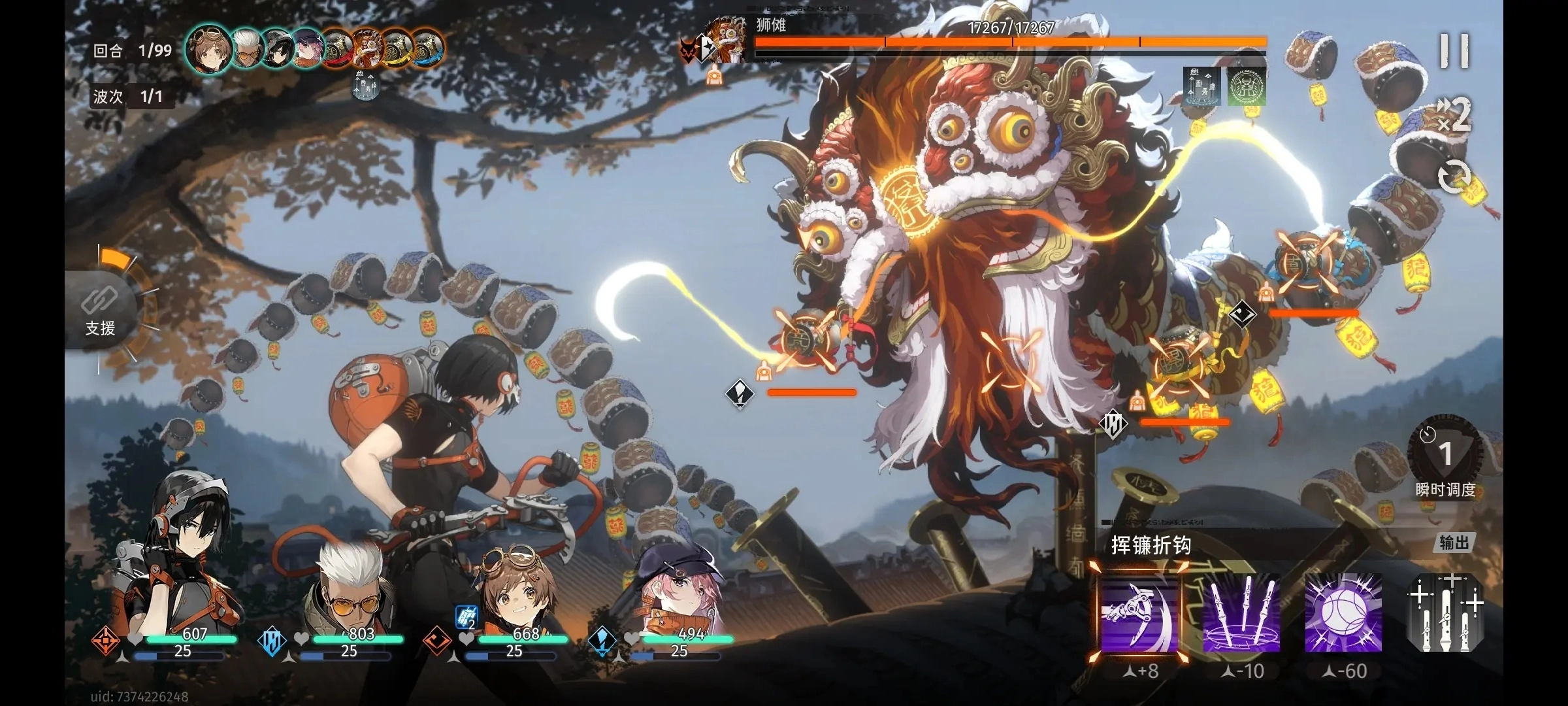Show the 输出 role tag details
Viewport: 1568px width, 706px height.
pos(1454,543)
